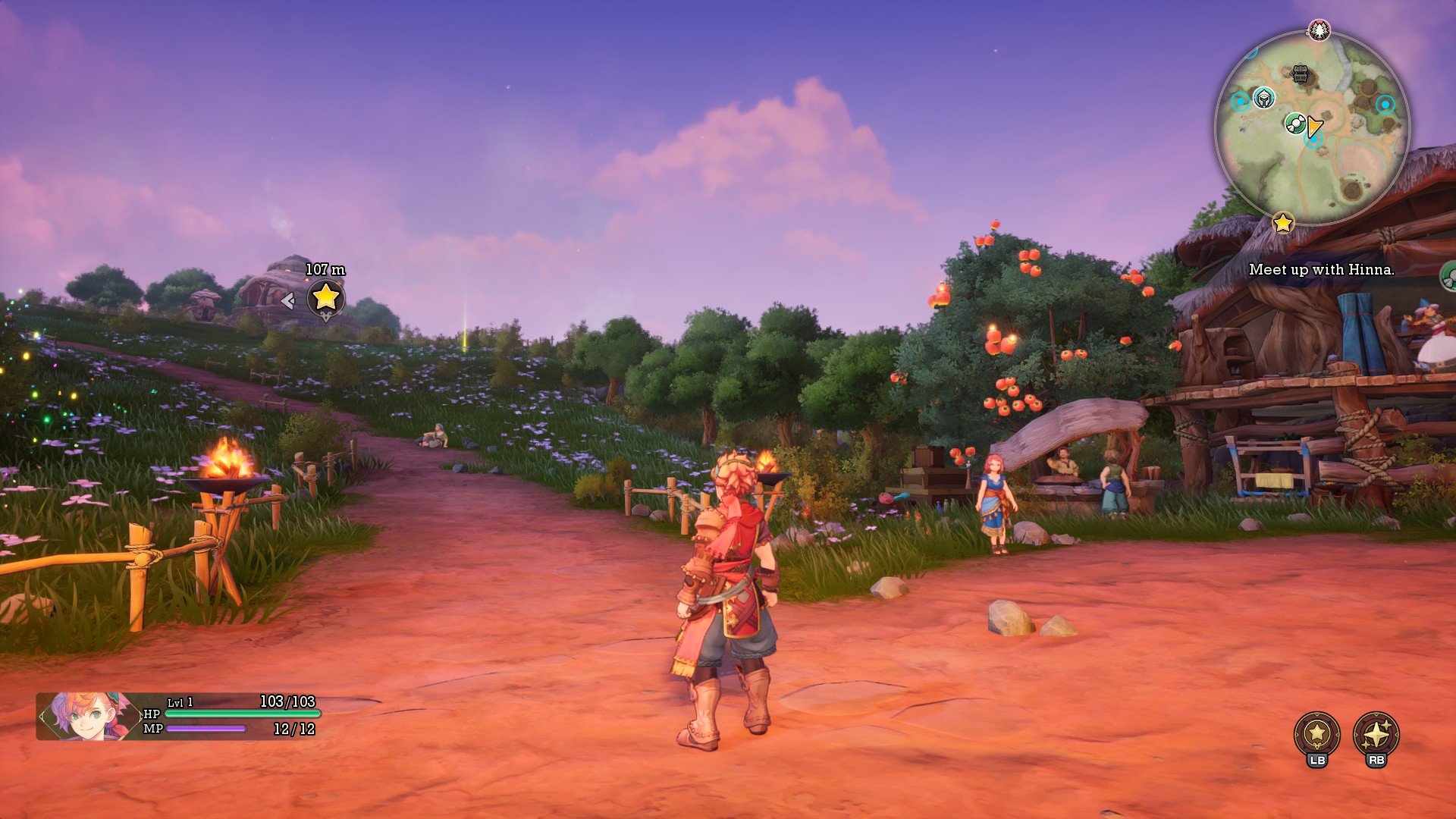Click the chest icon near the minimap top
This screenshot has width=1456, height=819.
tap(1300, 73)
